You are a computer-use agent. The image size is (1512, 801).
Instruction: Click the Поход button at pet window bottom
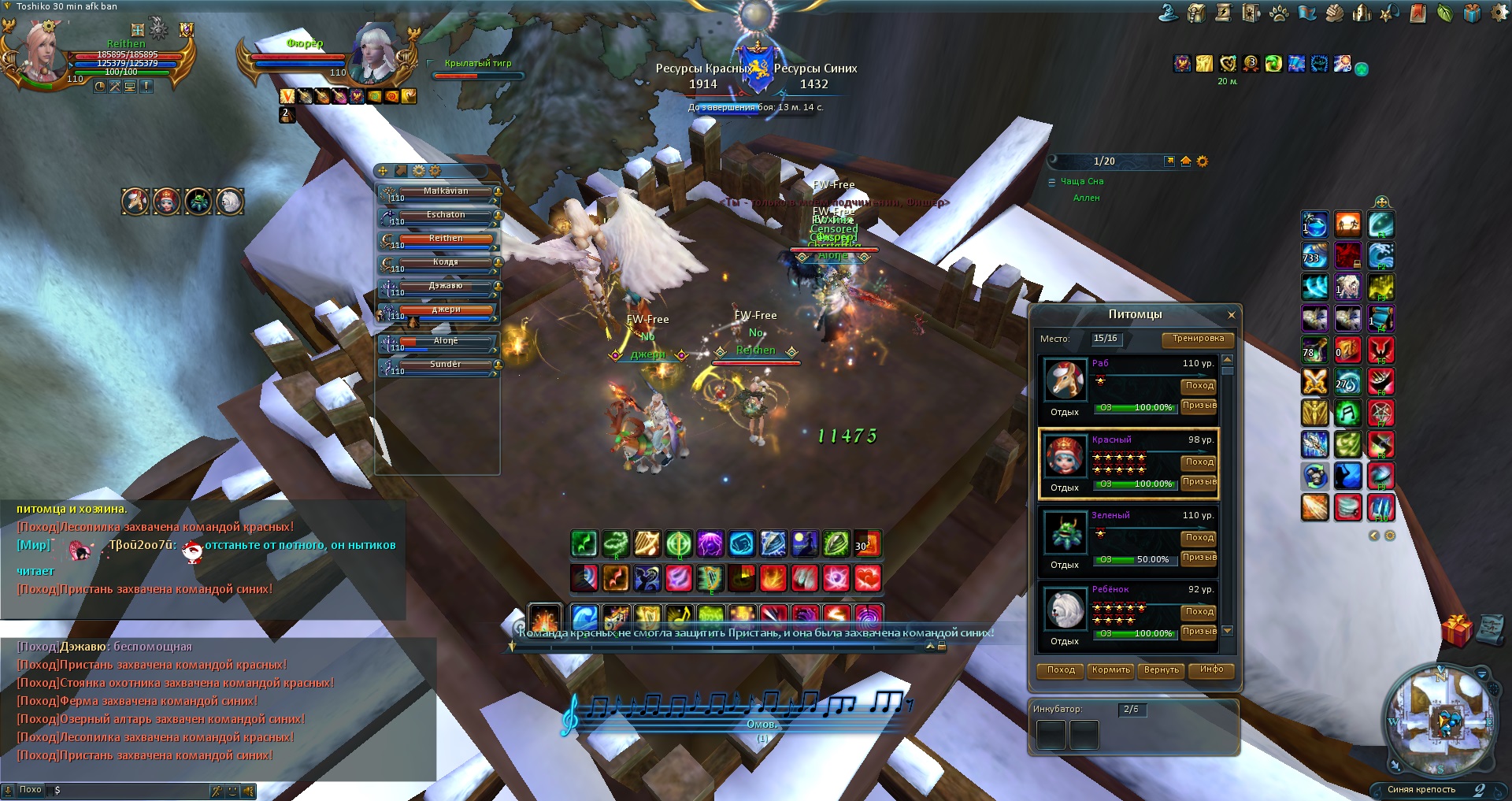click(1061, 670)
